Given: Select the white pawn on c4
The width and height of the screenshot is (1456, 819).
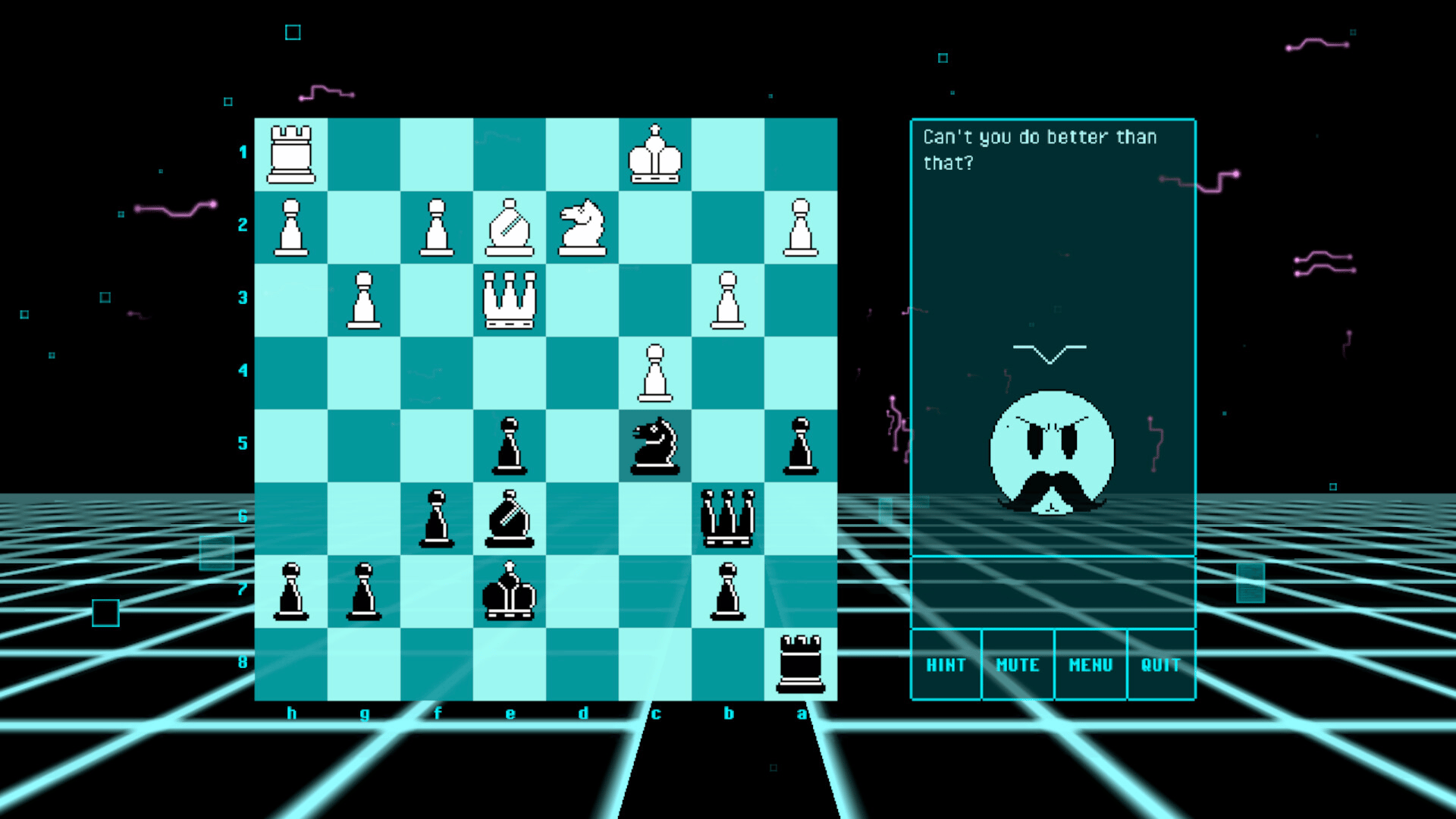Looking at the screenshot, I should (656, 373).
